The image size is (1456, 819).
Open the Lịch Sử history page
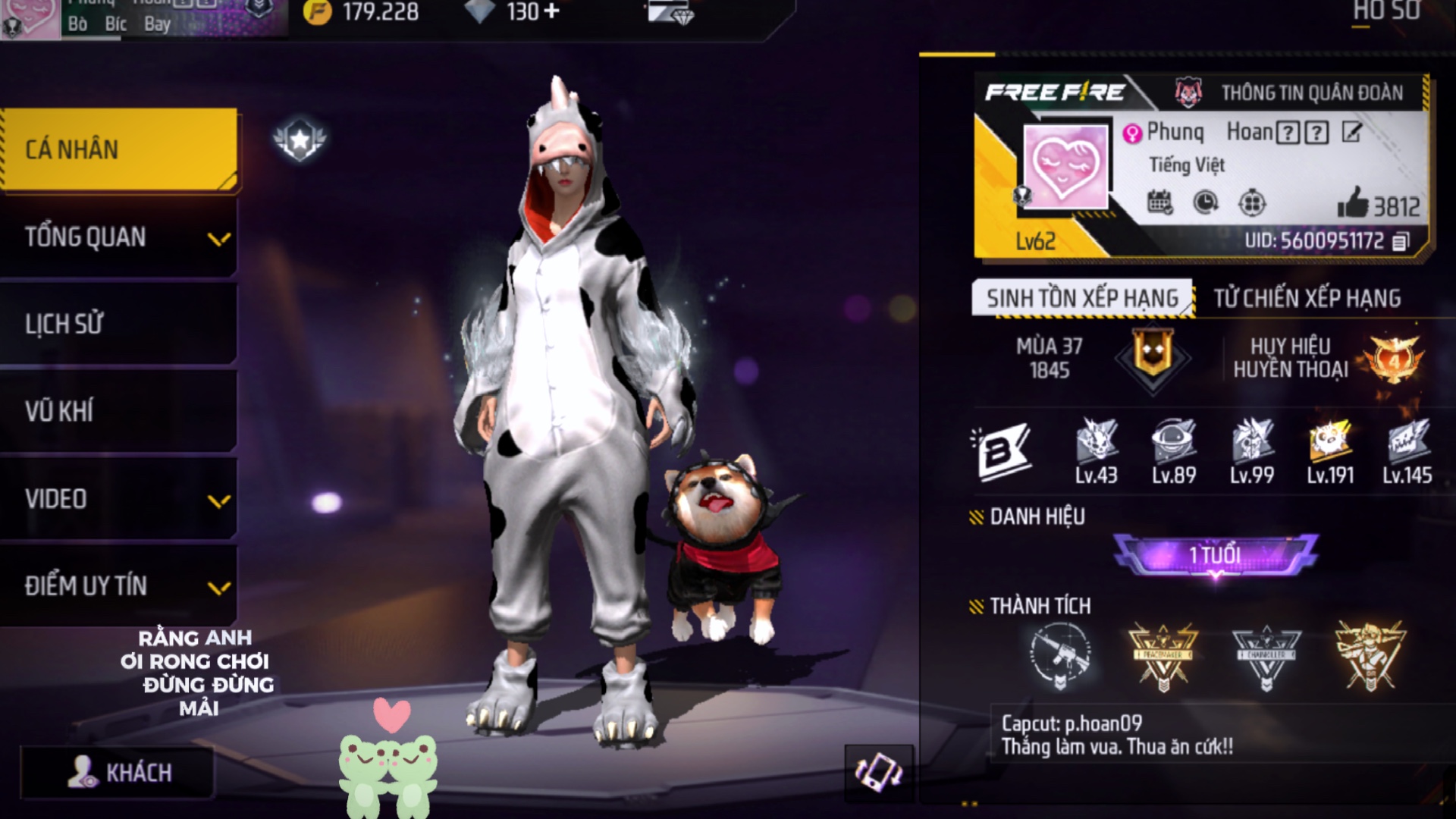coord(120,325)
